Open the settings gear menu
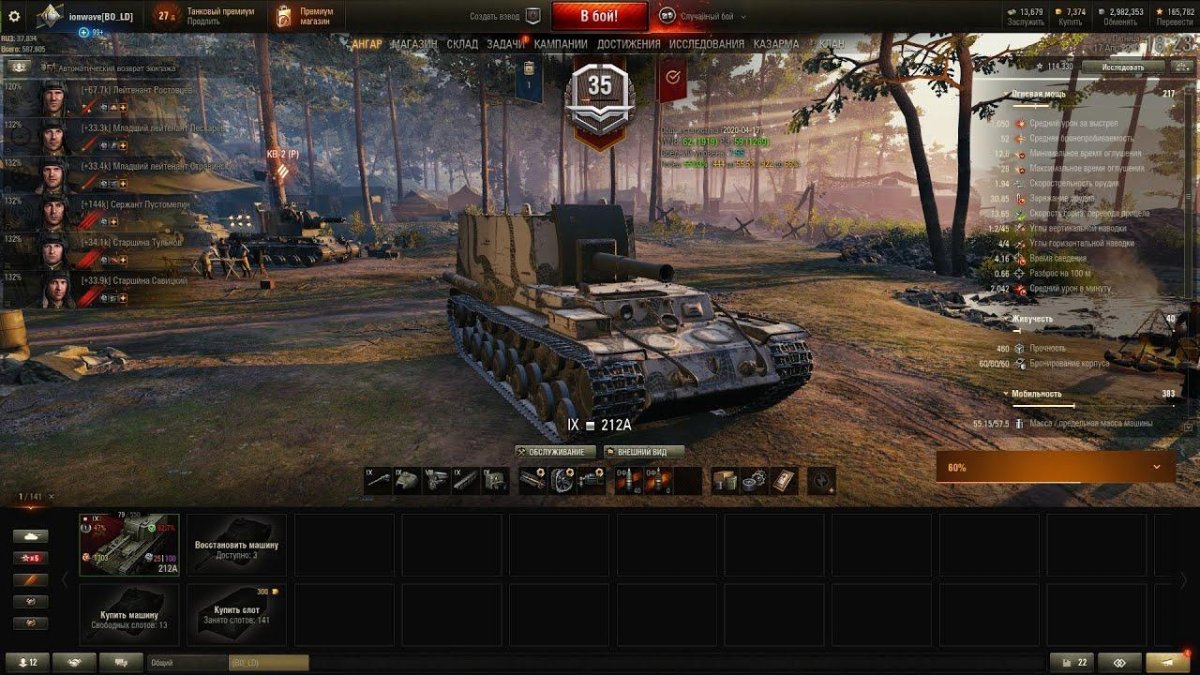Screen dimensions: 1200x675 point(14,16)
